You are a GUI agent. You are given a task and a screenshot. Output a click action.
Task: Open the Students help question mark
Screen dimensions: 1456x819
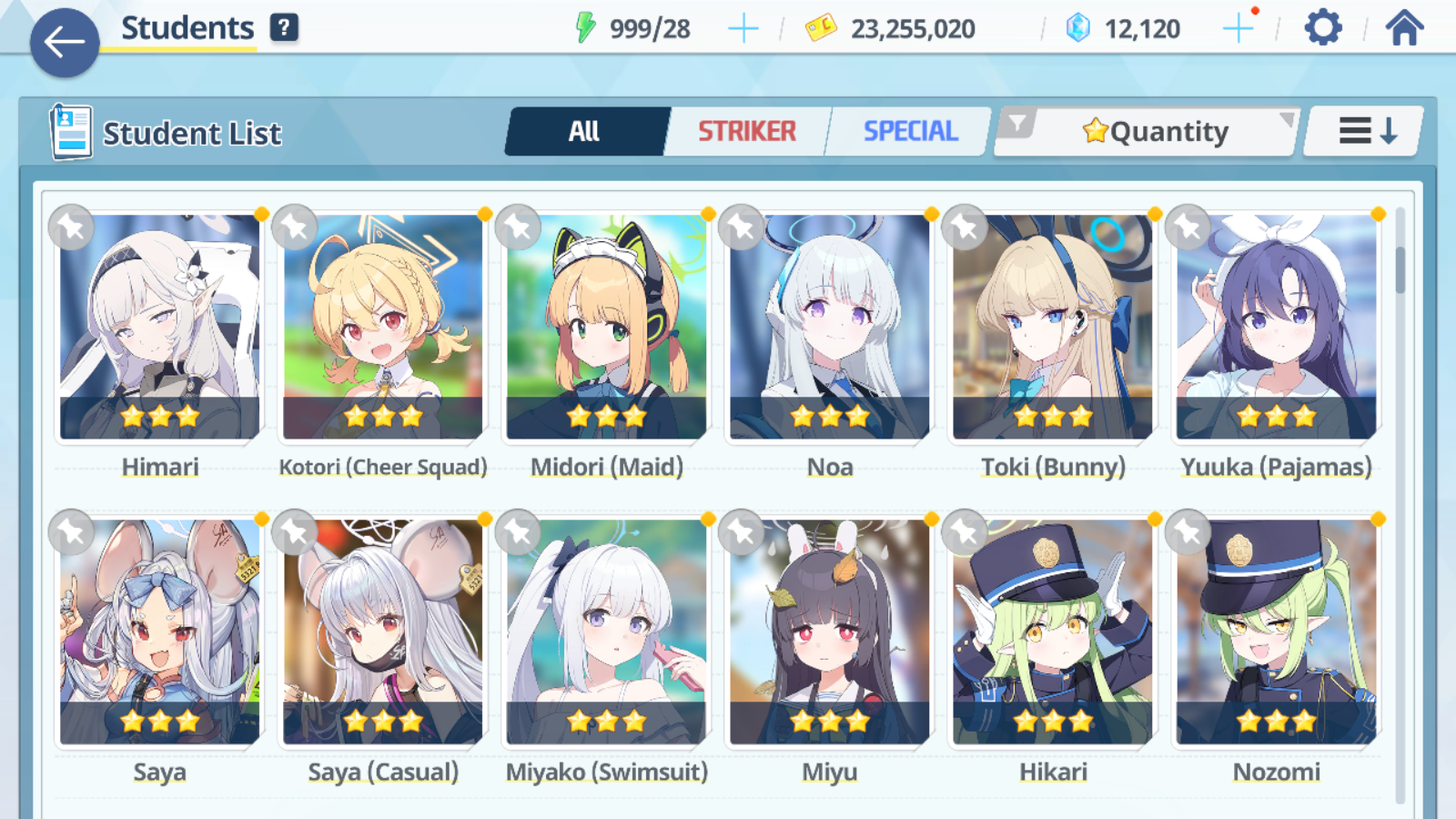[x=284, y=28]
